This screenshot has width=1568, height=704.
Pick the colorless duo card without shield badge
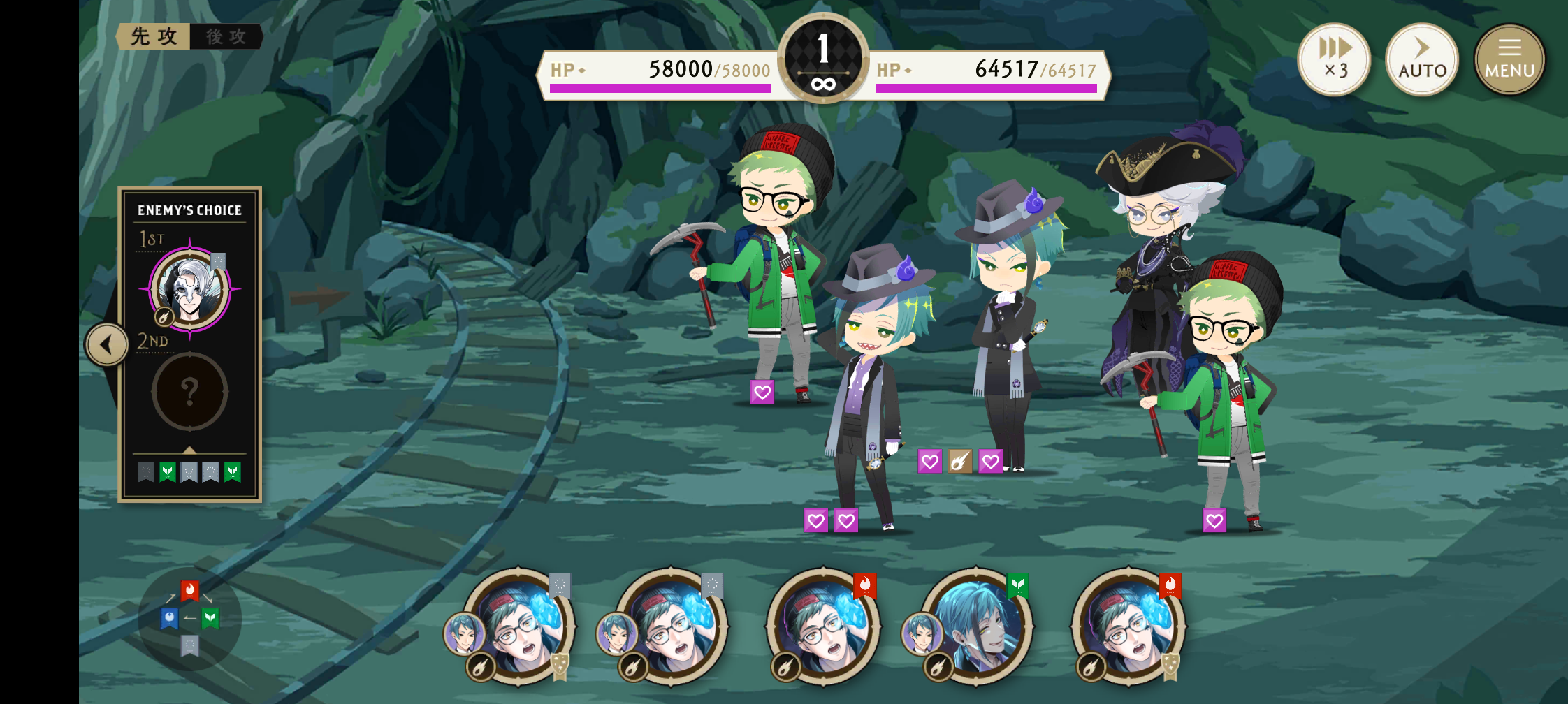pyautogui.click(x=672, y=626)
